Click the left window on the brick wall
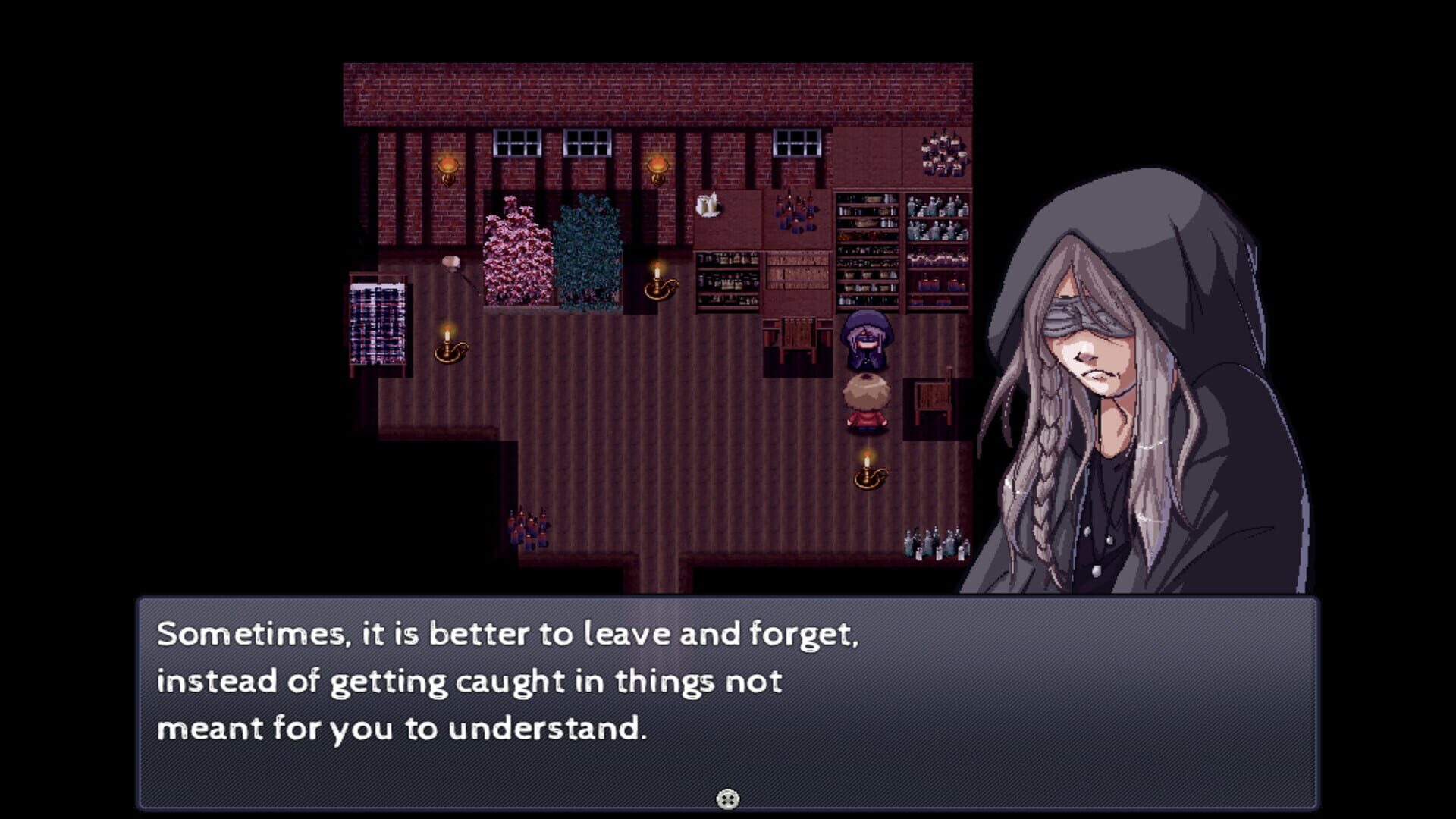1456x819 pixels. click(516, 144)
